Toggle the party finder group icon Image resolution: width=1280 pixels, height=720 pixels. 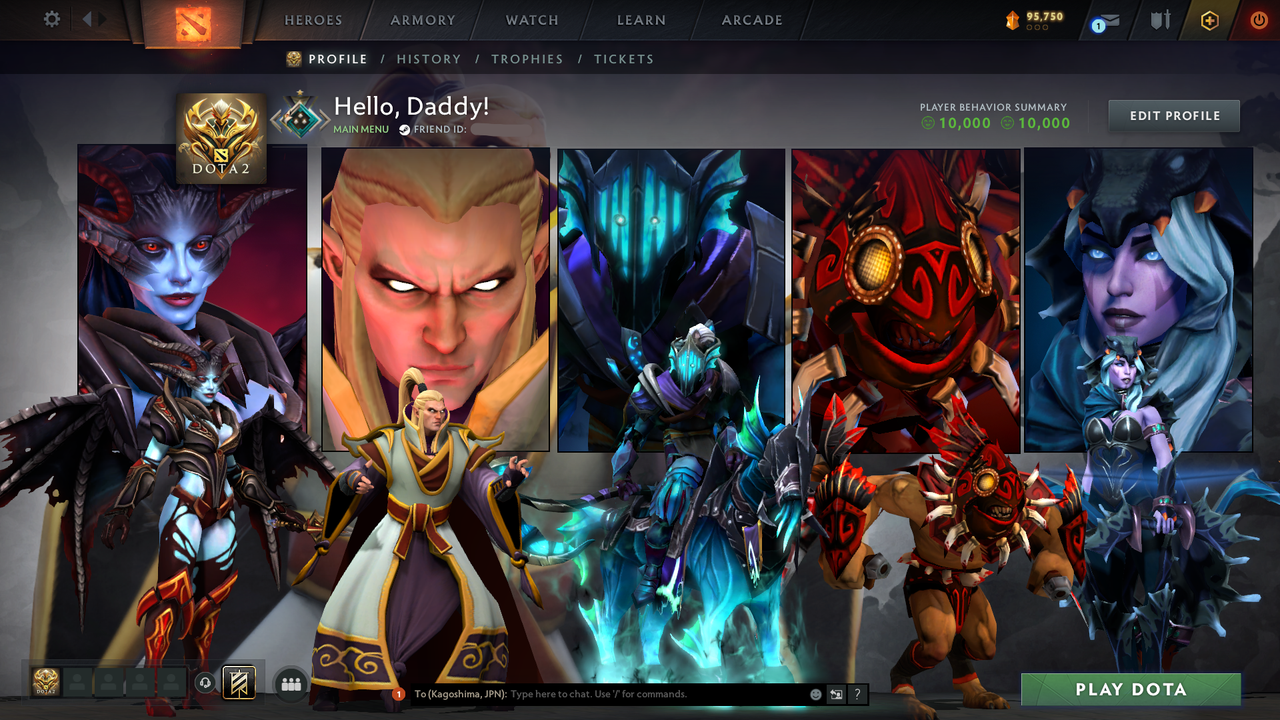[x=290, y=682]
